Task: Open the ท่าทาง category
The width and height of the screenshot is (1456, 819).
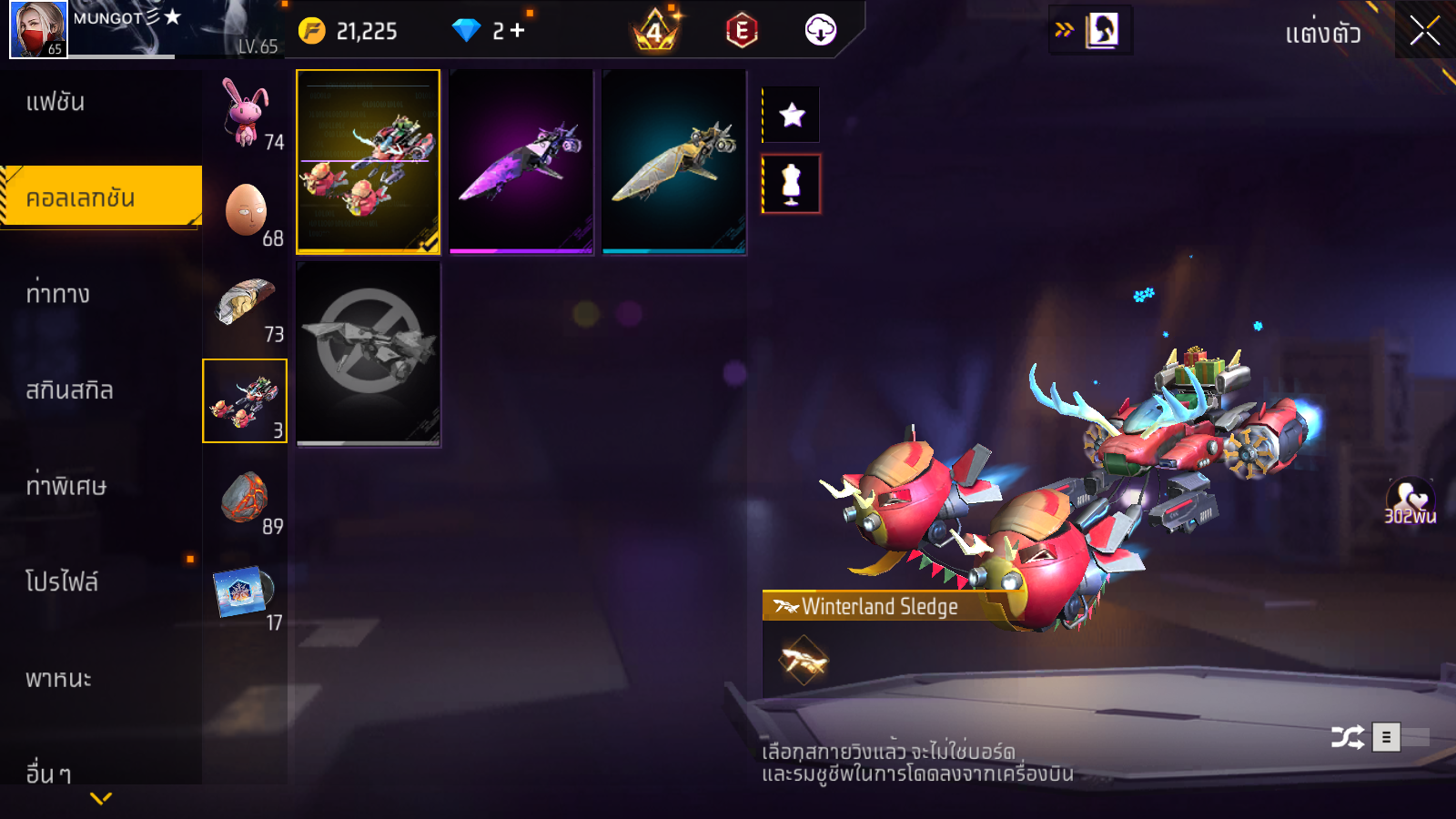Action: 58,294
